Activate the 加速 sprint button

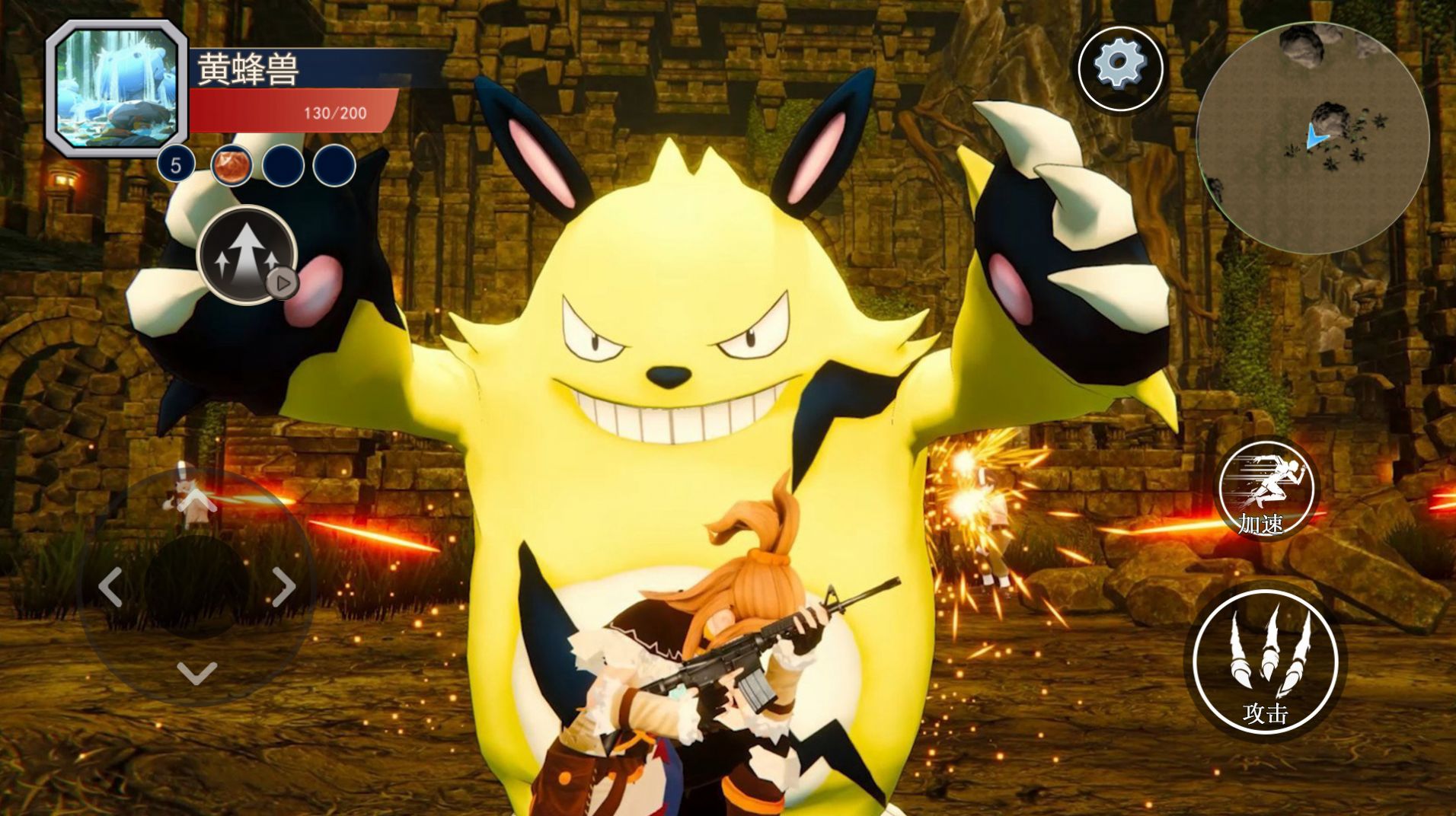[x=1266, y=489]
